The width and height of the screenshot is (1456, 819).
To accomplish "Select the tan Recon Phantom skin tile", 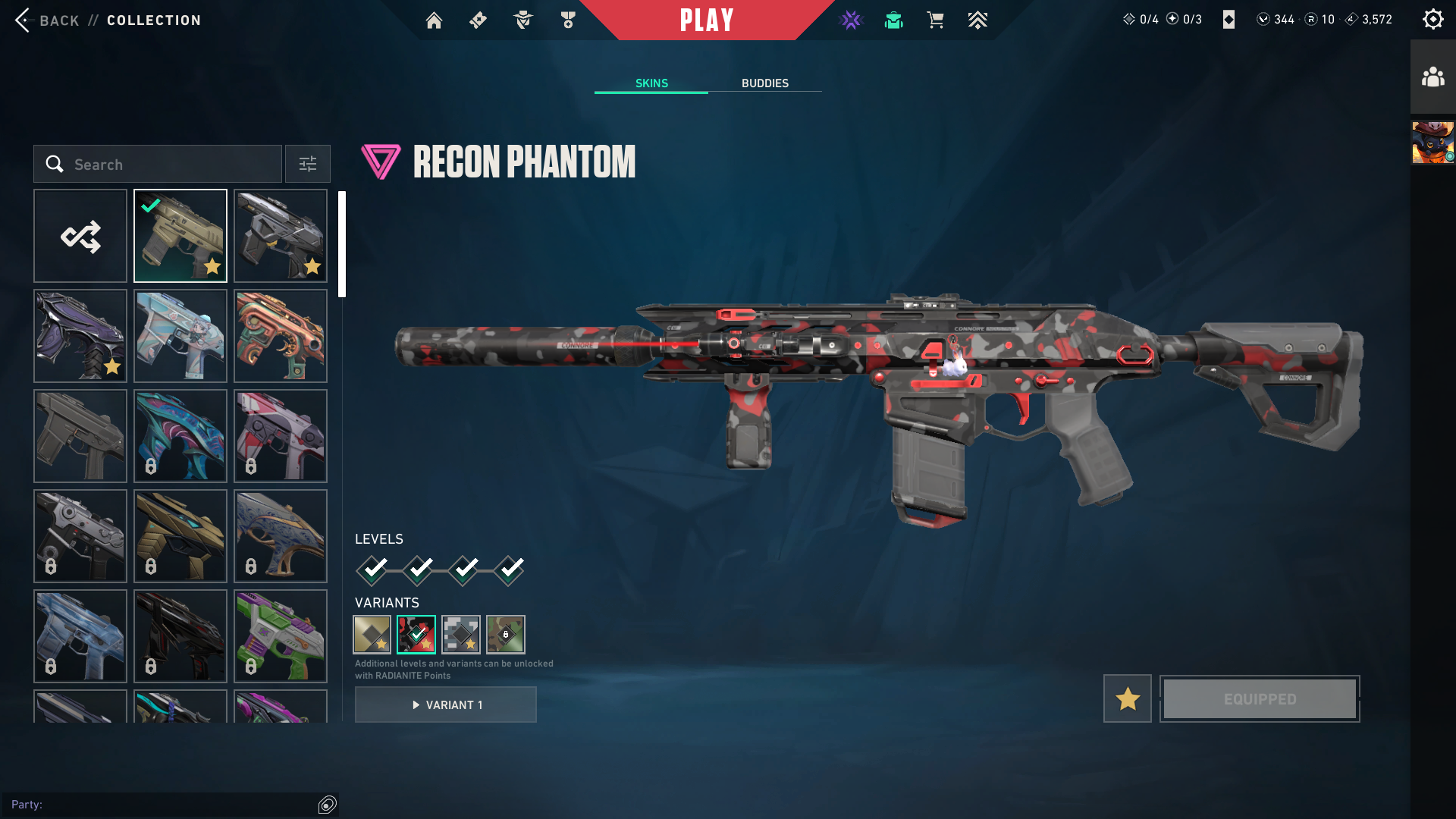I will click(180, 236).
